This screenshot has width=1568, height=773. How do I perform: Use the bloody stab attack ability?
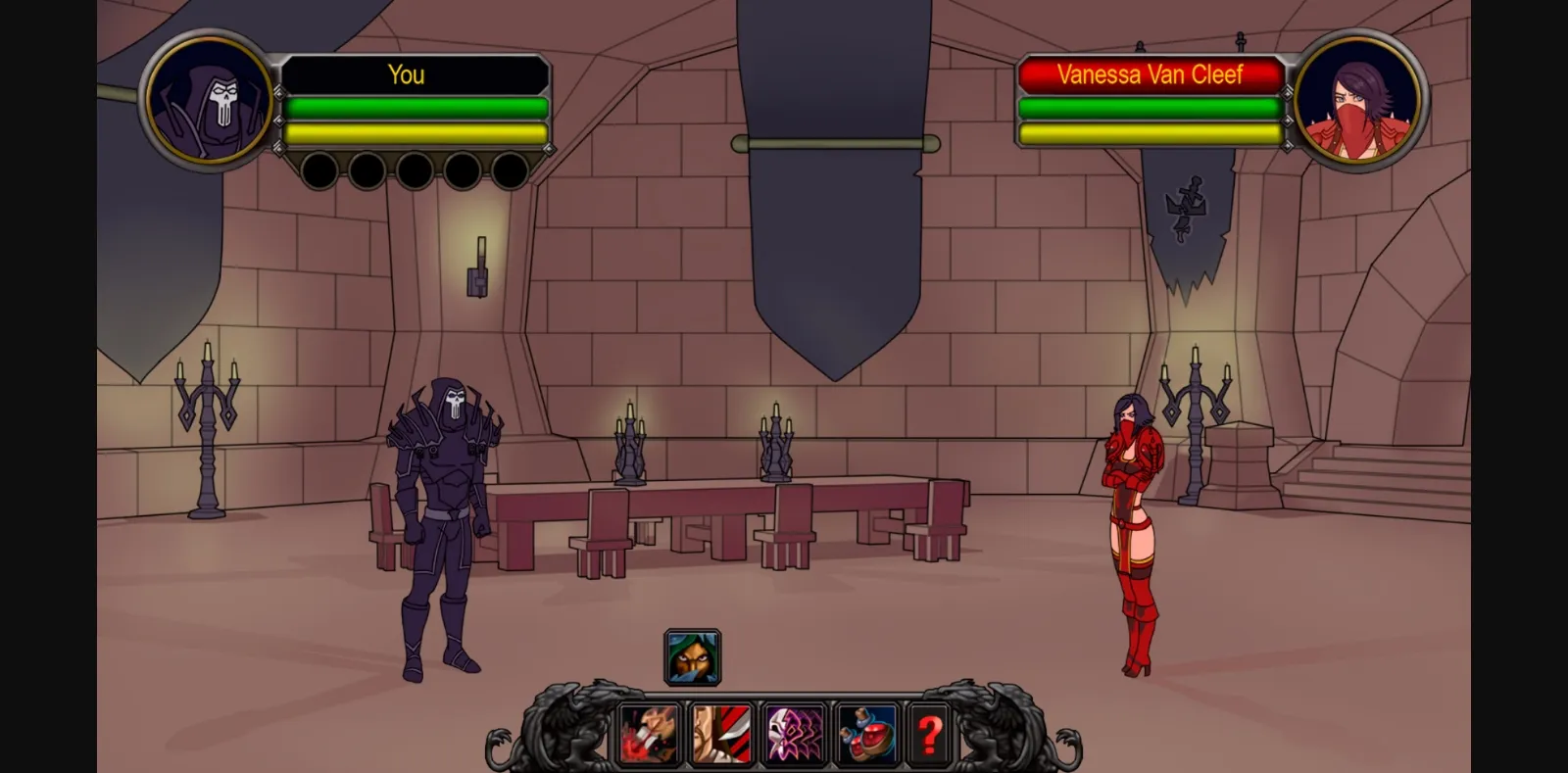(649, 735)
